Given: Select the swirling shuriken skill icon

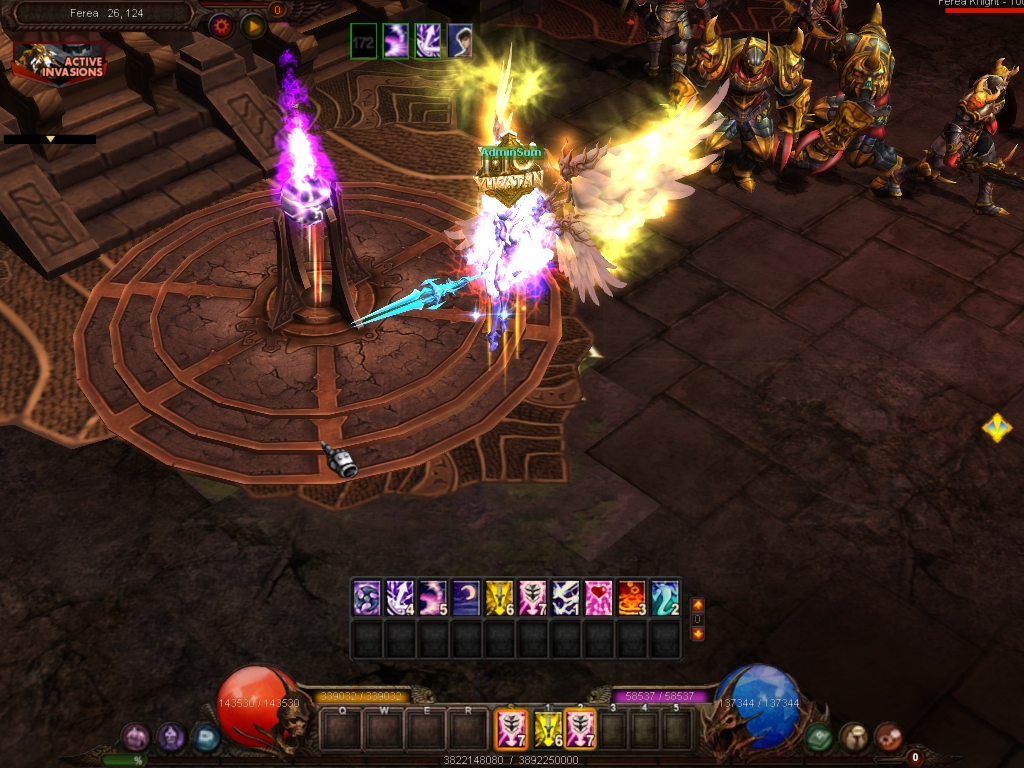Looking at the screenshot, I should 367,597.
